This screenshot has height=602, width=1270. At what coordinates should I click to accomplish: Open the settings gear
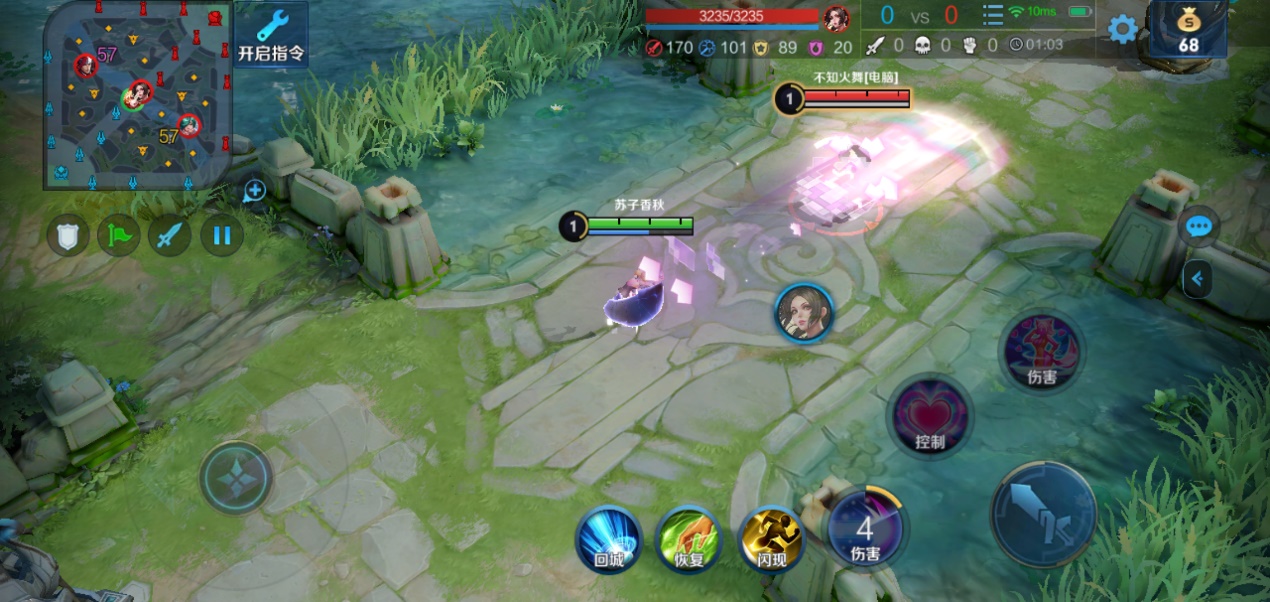click(x=1123, y=29)
